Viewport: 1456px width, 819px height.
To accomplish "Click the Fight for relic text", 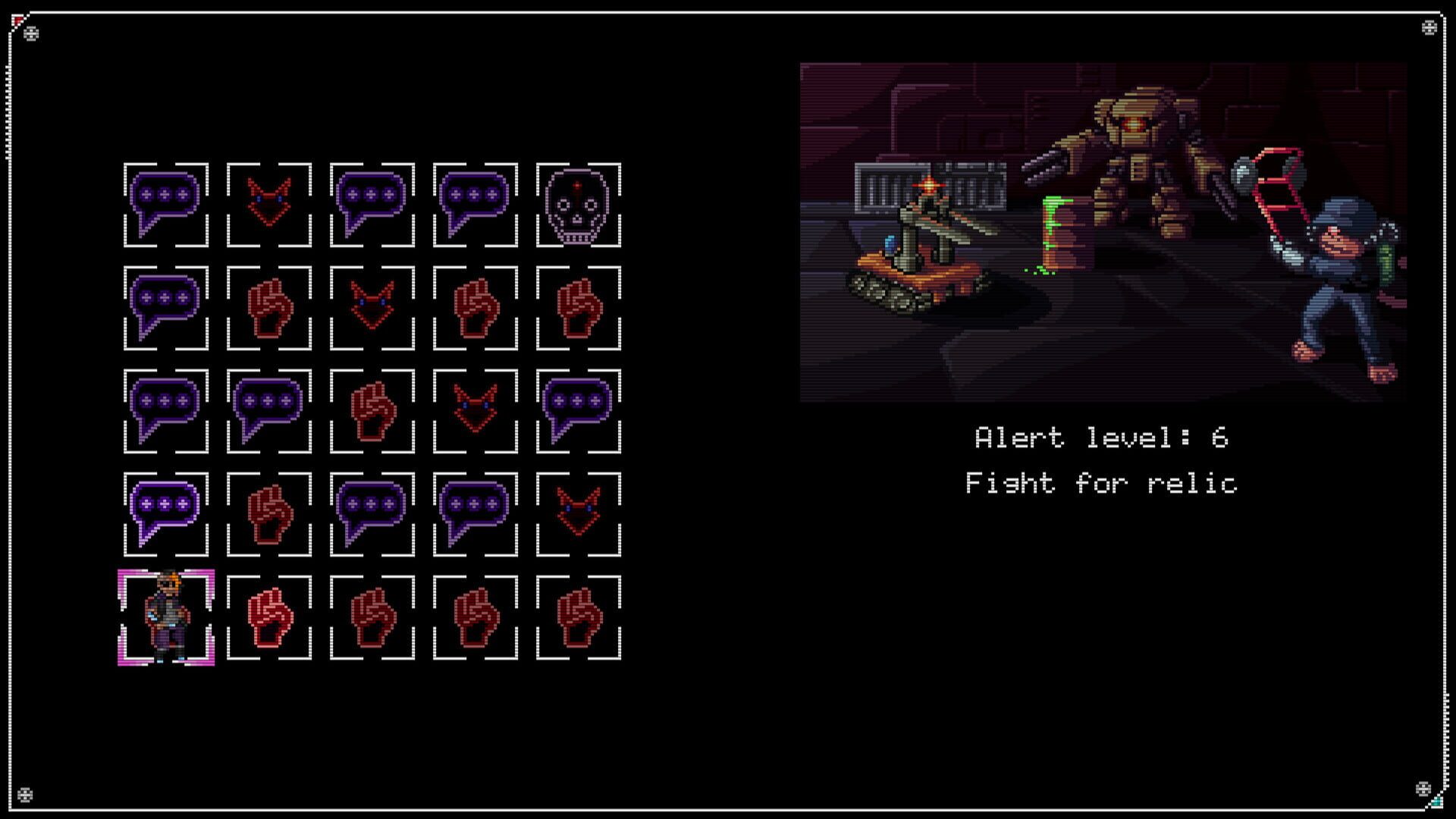I will [x=1101, y=484].
